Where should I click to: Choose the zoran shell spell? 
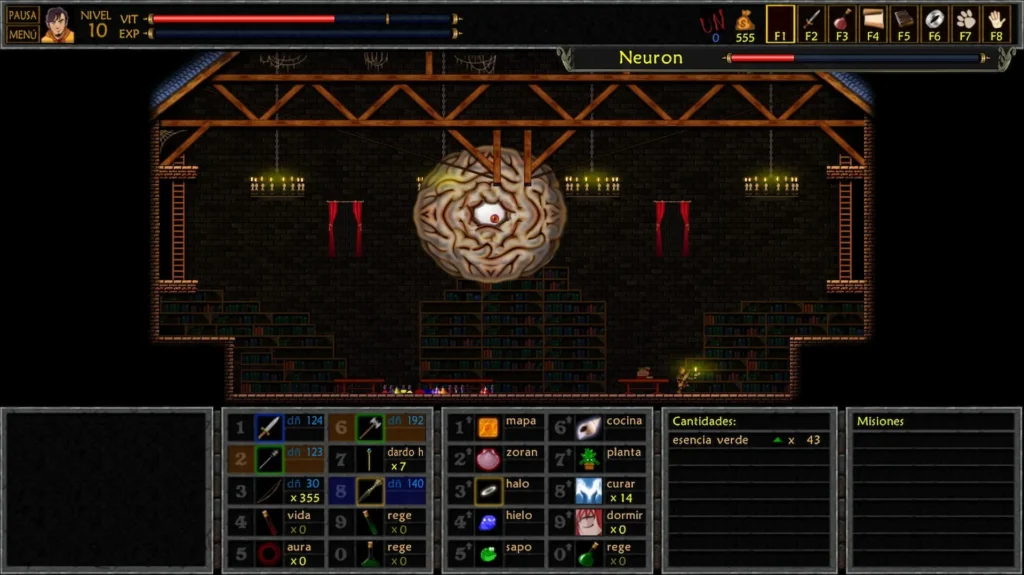coord(488,460)
